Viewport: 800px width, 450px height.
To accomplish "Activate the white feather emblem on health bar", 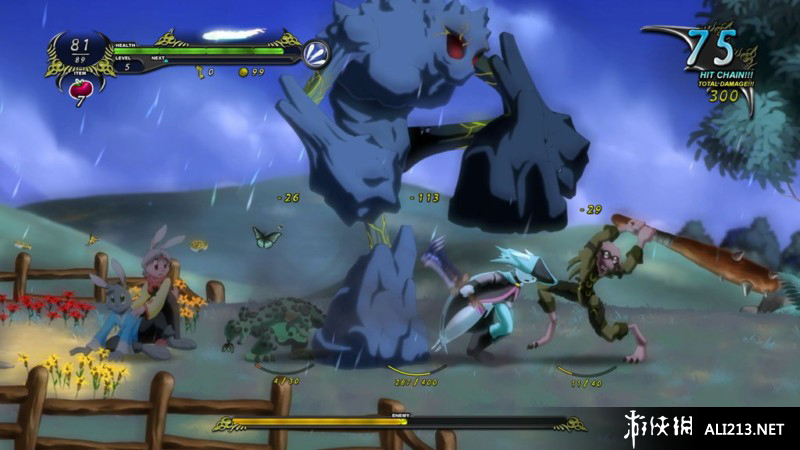I will (316, 52).
